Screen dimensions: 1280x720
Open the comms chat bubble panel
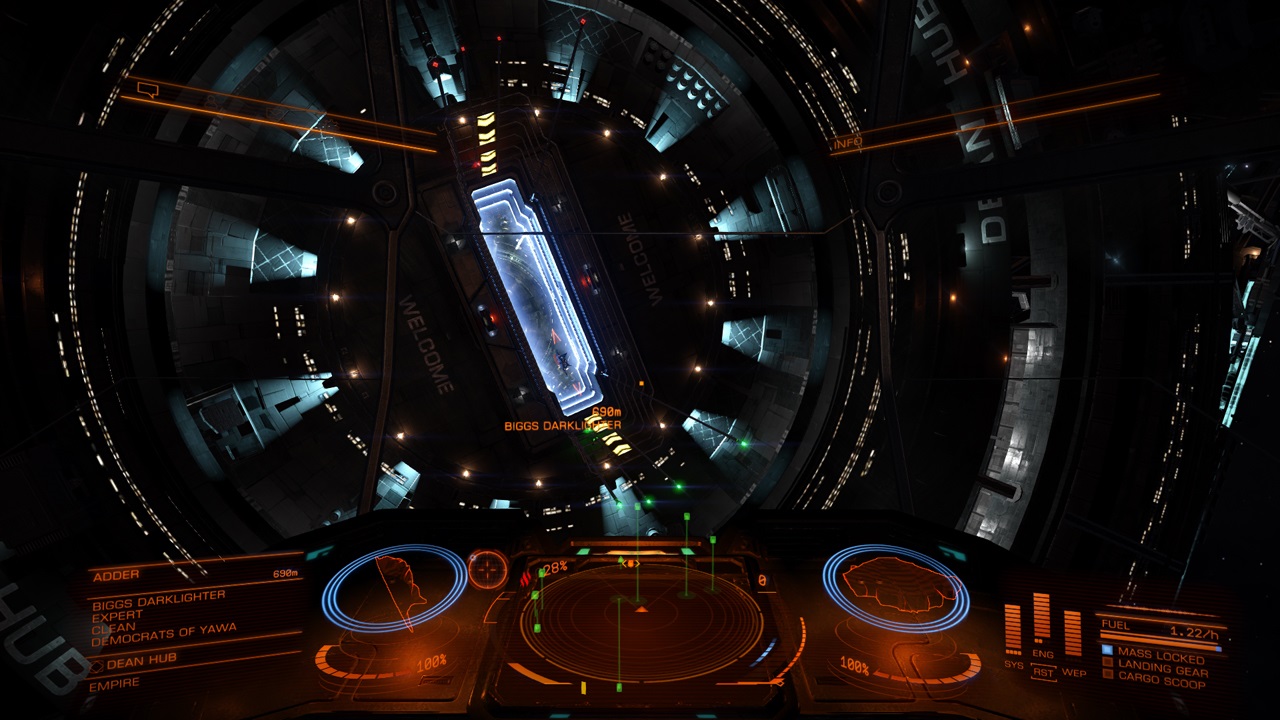[x=147, y=91]
